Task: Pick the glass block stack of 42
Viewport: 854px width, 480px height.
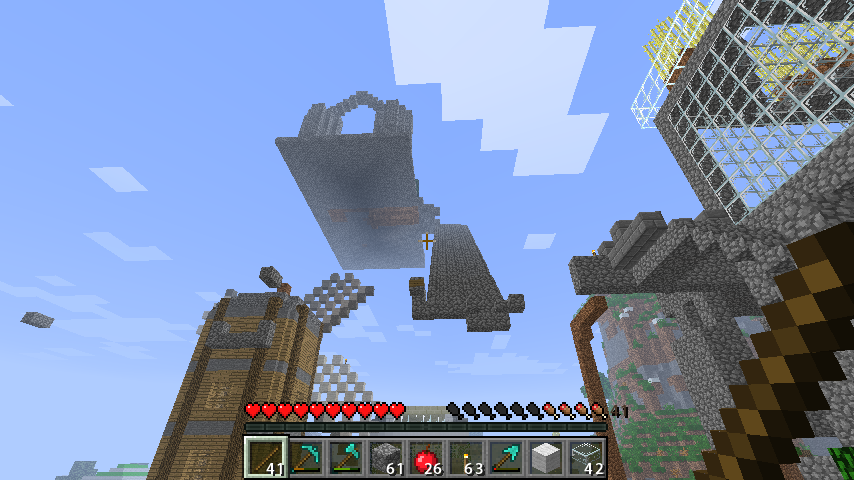Action: point(587,459)
